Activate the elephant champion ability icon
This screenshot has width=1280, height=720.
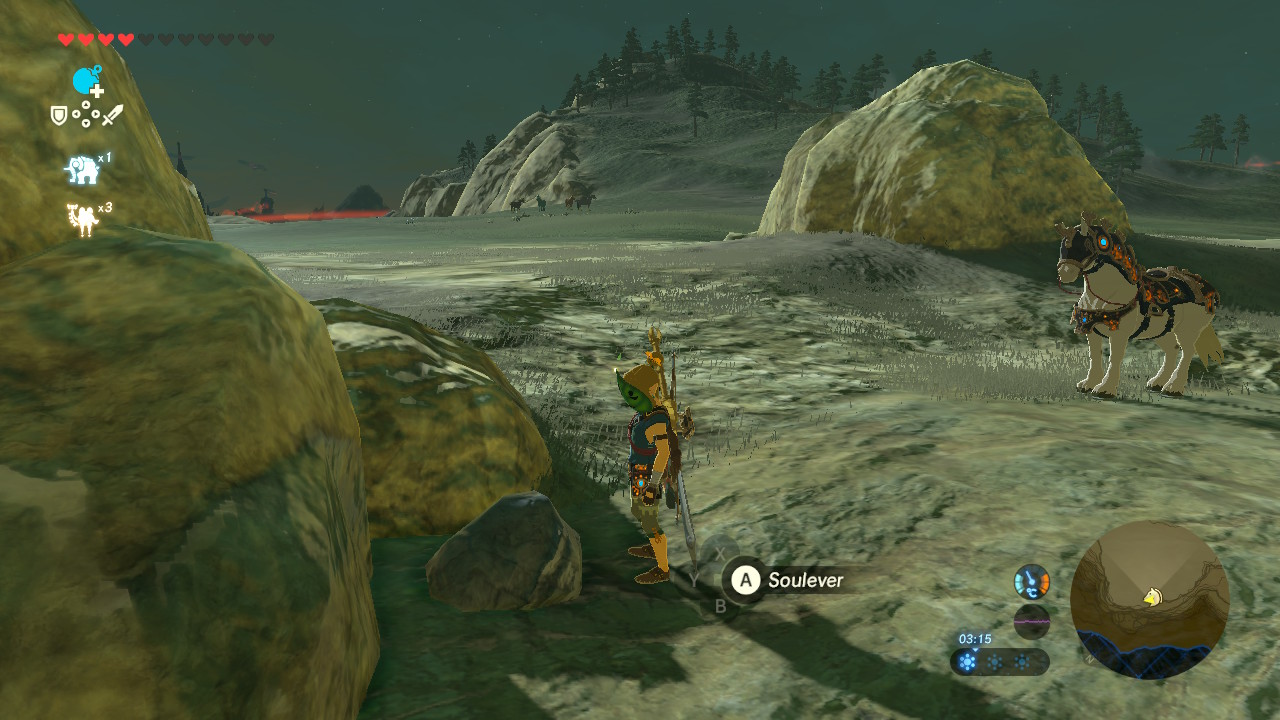click(82, 170)
